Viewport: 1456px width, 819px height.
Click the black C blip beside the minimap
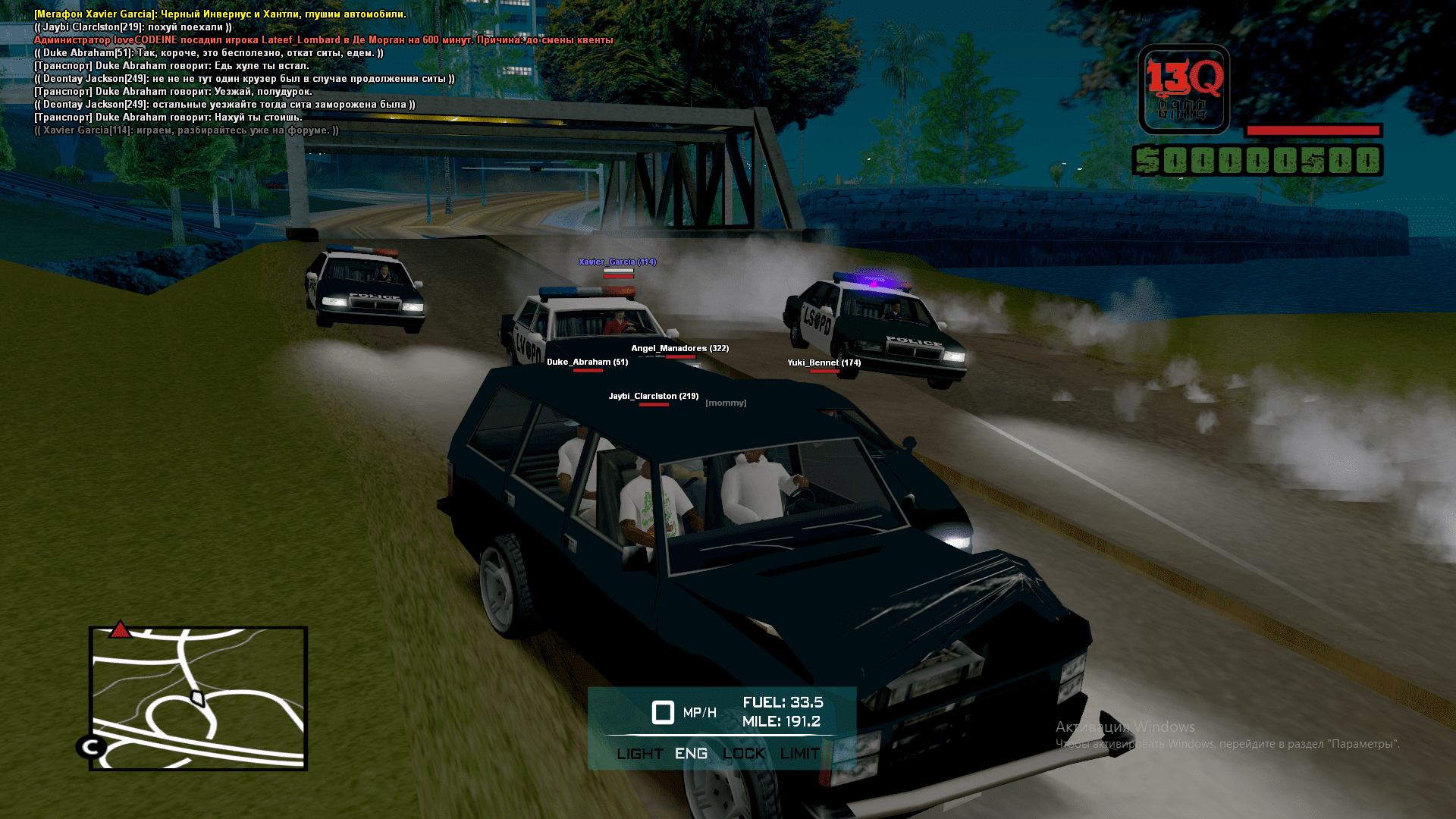(92, 747)
